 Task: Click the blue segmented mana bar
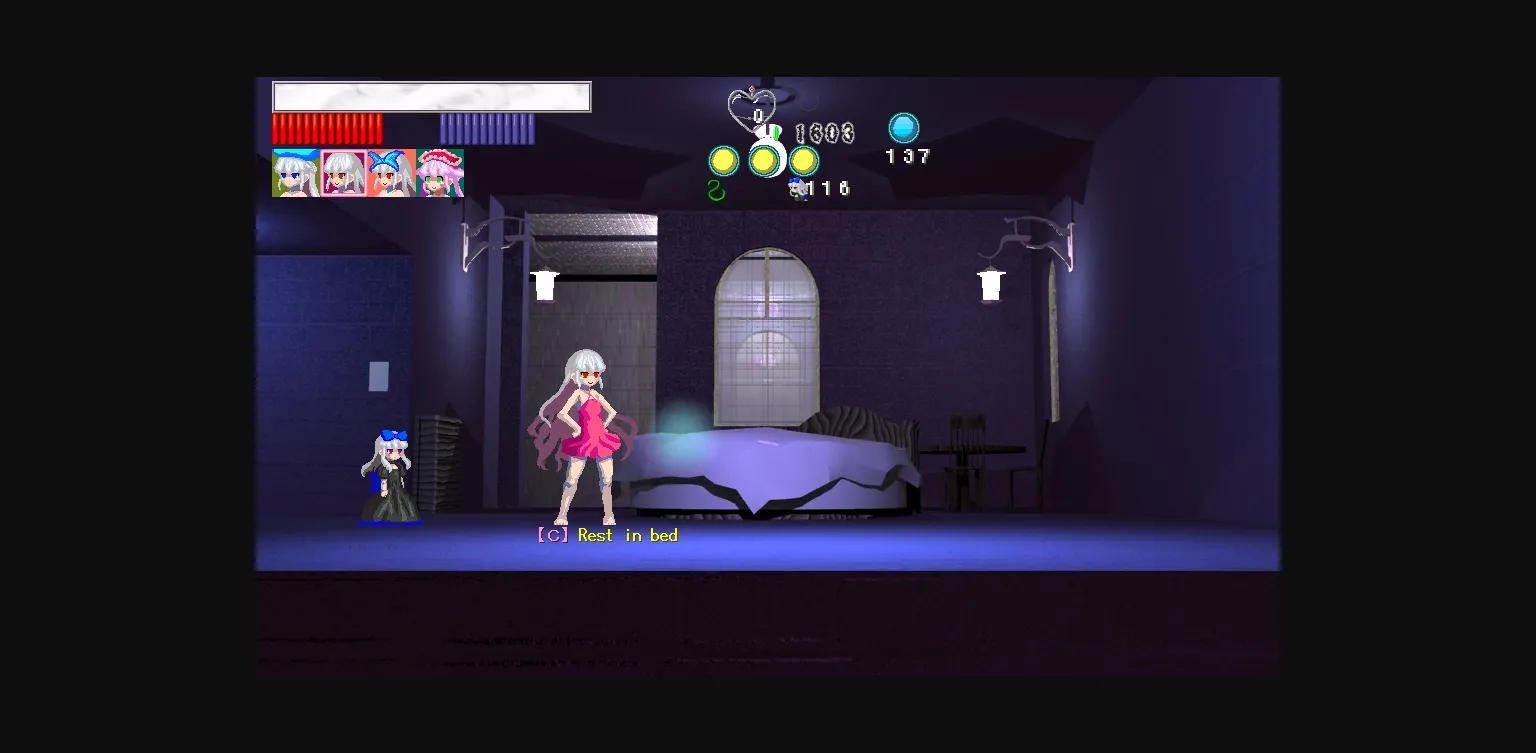(485, 130)
